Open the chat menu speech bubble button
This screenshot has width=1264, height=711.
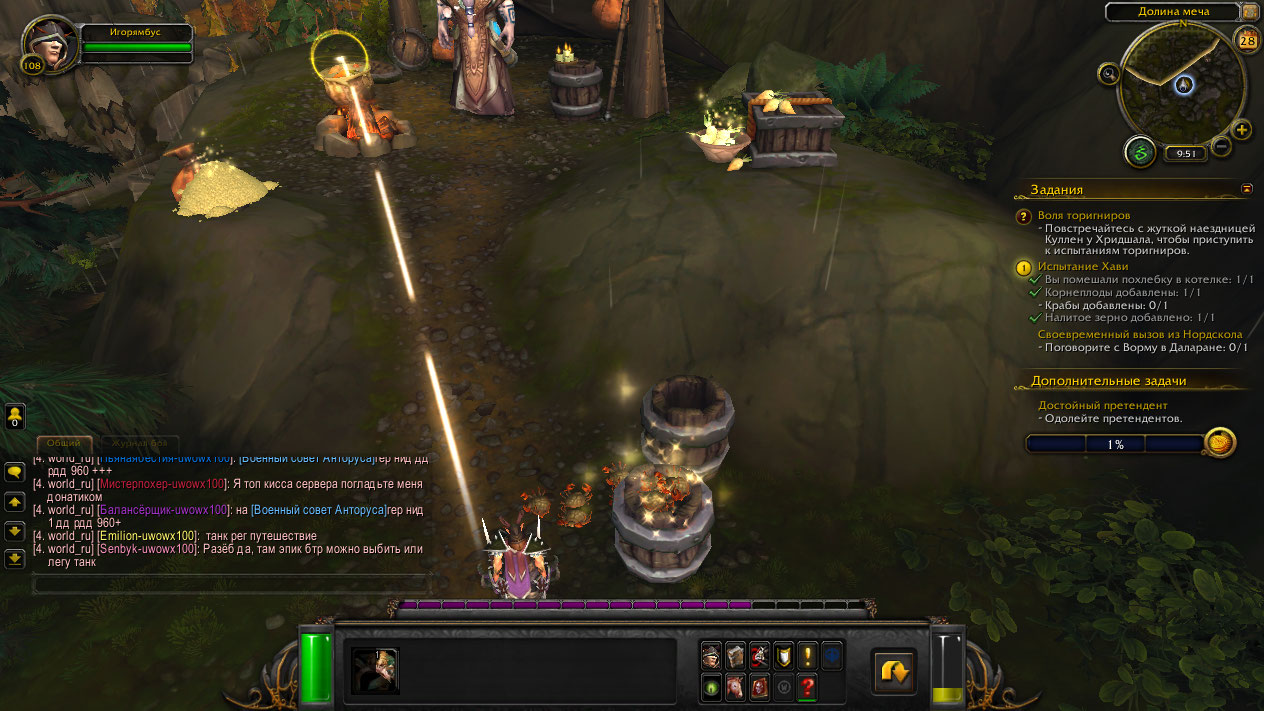click(15, 472)
